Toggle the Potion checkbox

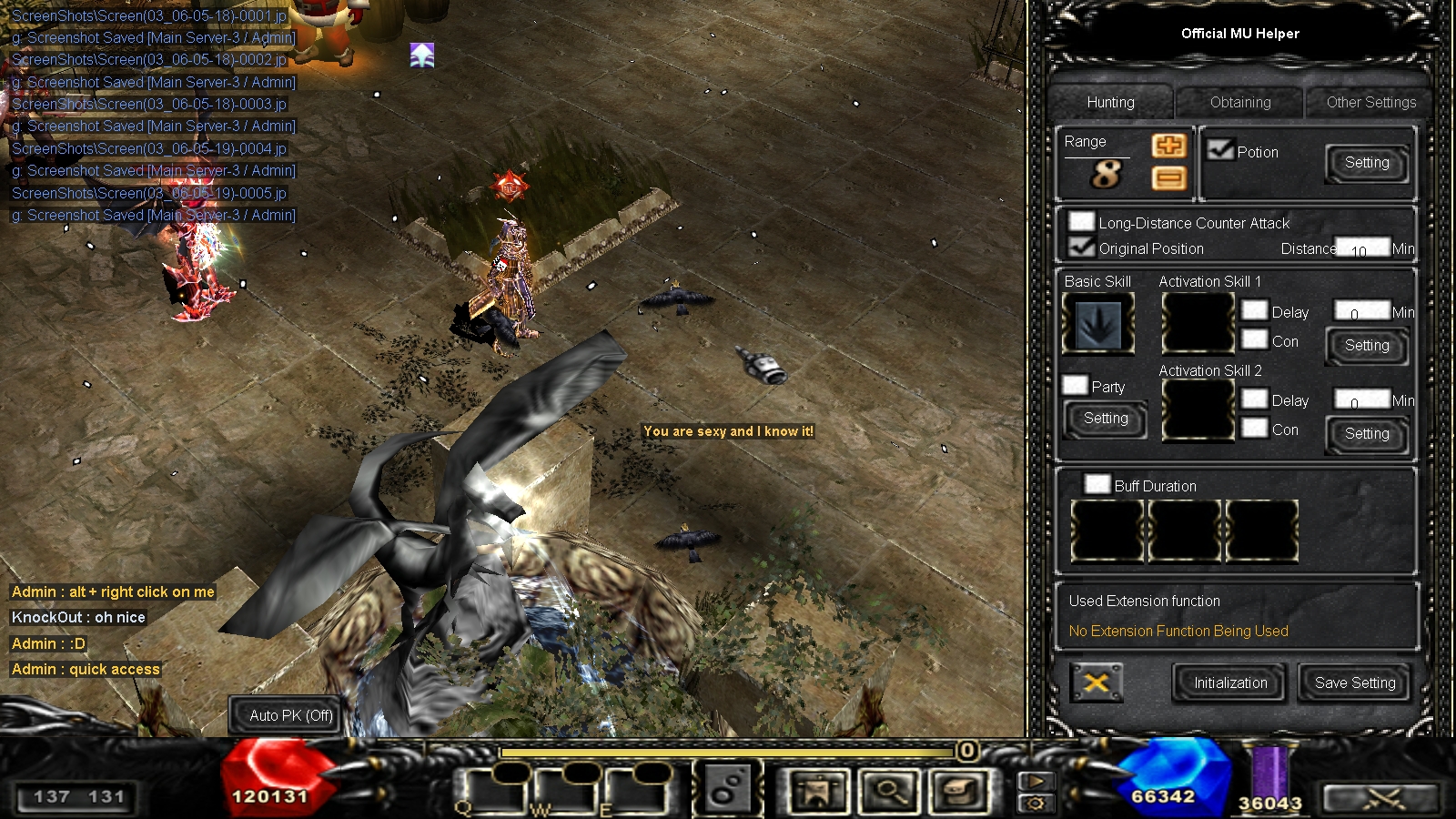click(x=1219, y=150)
